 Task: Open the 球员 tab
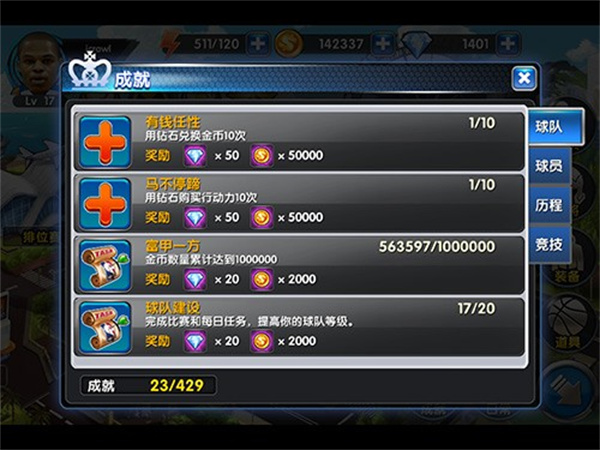[x=547, y=165]
